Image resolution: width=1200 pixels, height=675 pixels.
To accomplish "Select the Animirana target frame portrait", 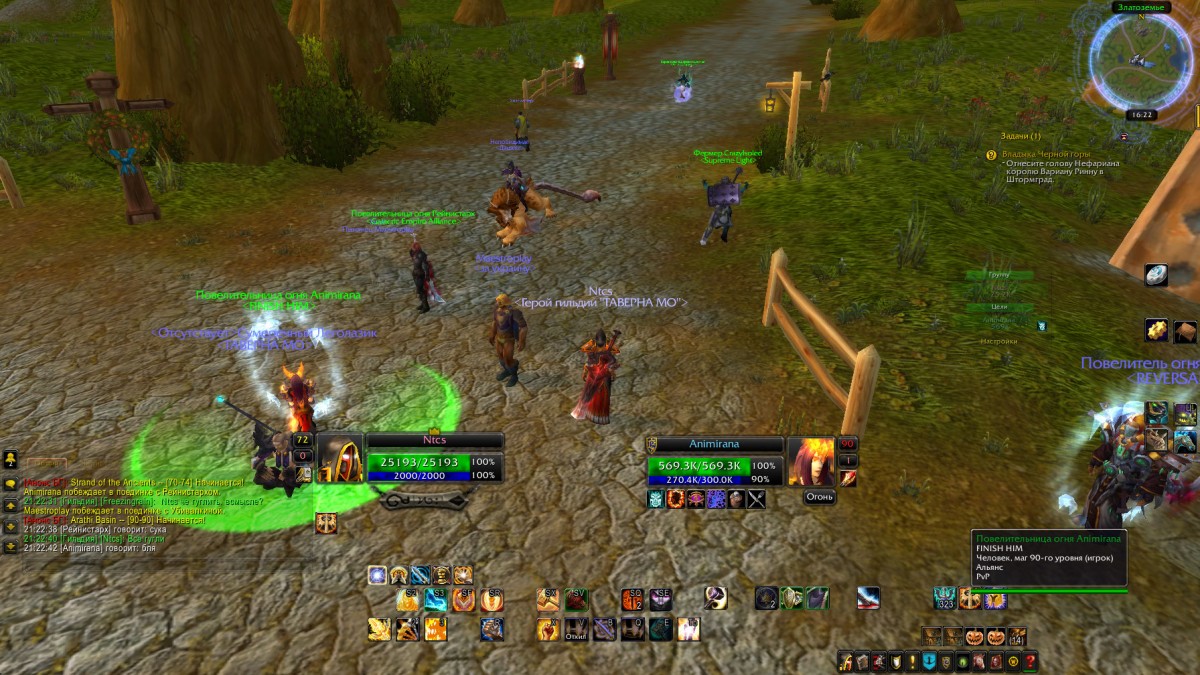I will (810, 460).
